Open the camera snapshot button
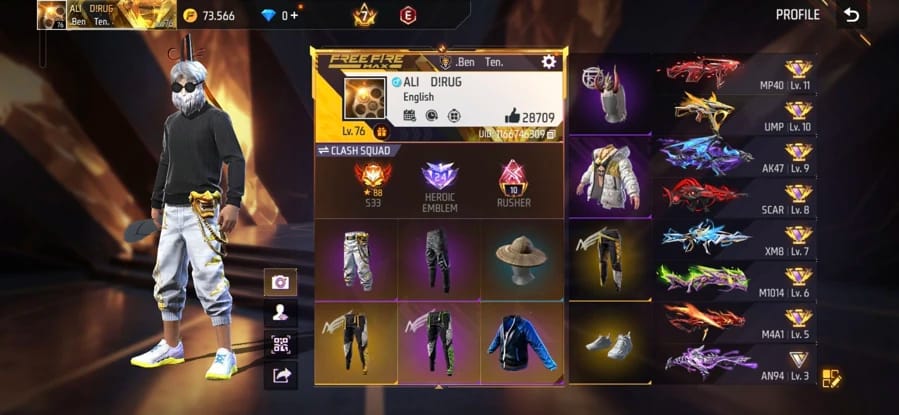Image resolution: width=899 pixels, height=415 pixels. 280,282
